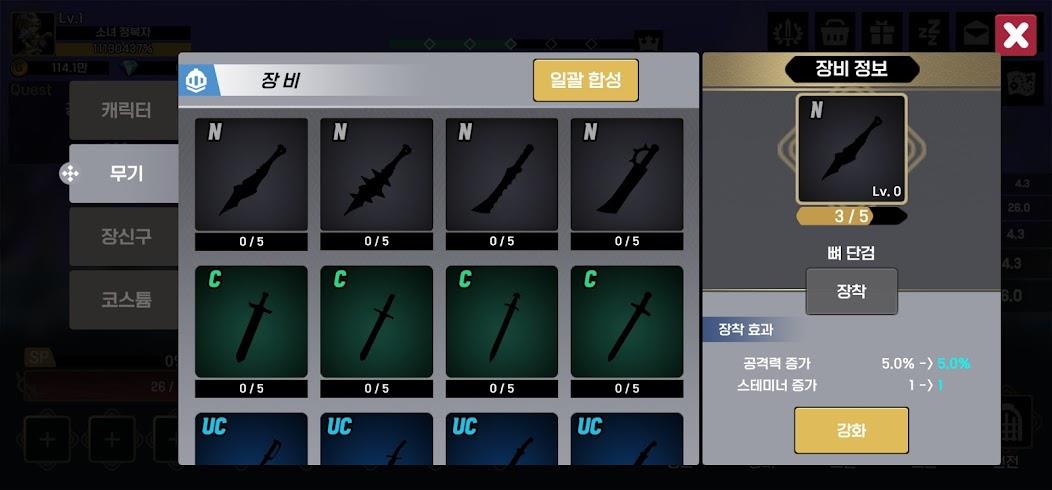Select the spiked N-grade sword slot

pos(376,176)
